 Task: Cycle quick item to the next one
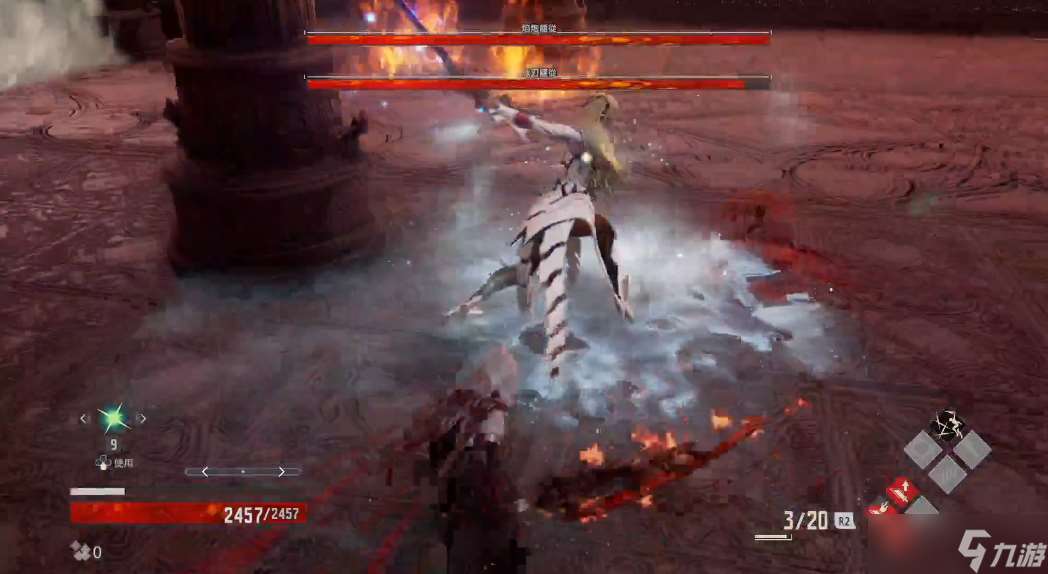pyautogui.click(x=141, y=419)
